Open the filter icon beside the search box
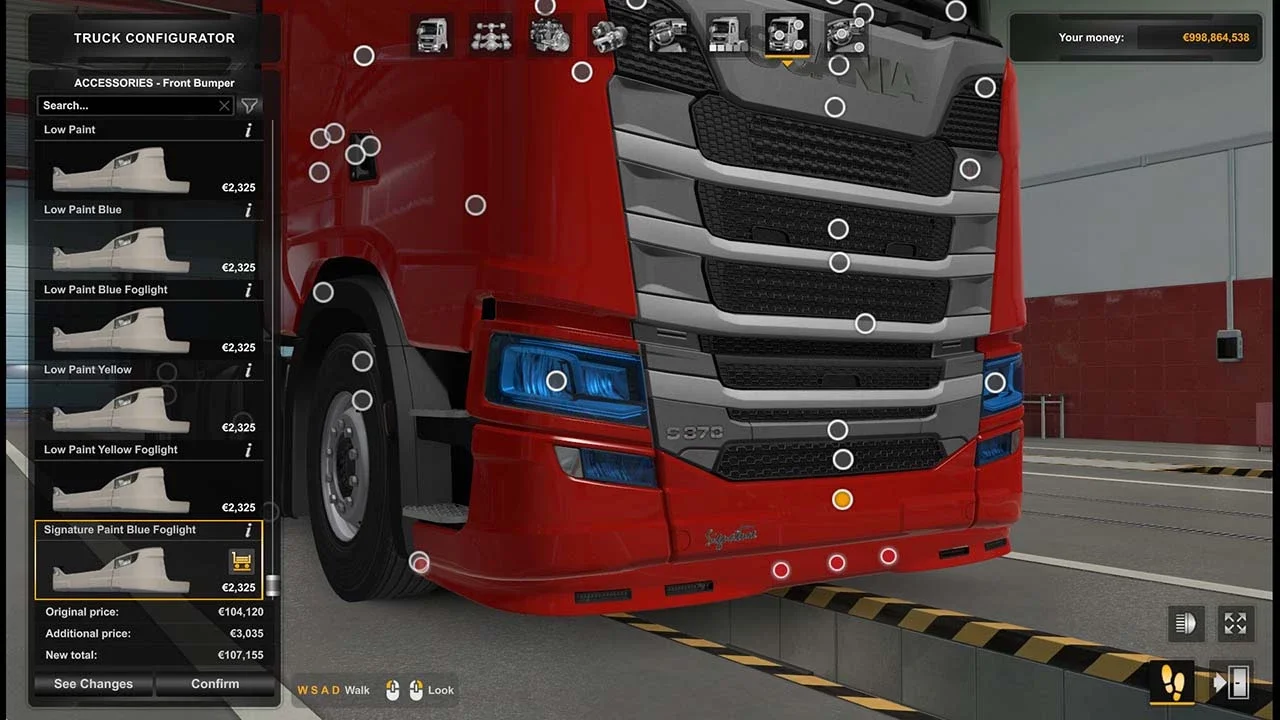Image resolution: width=1280 pixels, height=720 pixels. coord(249,105)
